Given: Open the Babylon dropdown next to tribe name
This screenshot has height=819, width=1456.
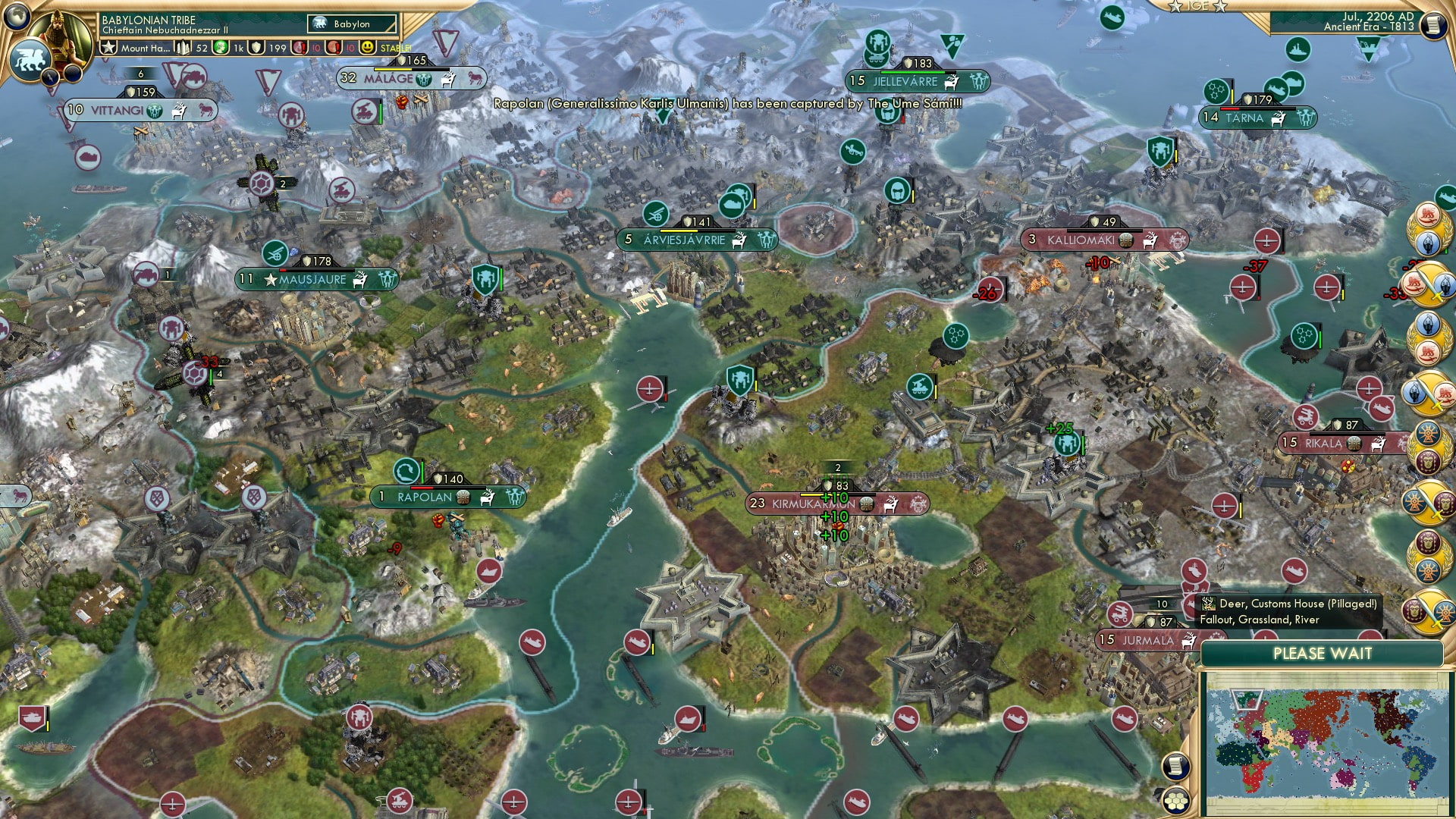Looking at the screenshot, I should point(351,24).
